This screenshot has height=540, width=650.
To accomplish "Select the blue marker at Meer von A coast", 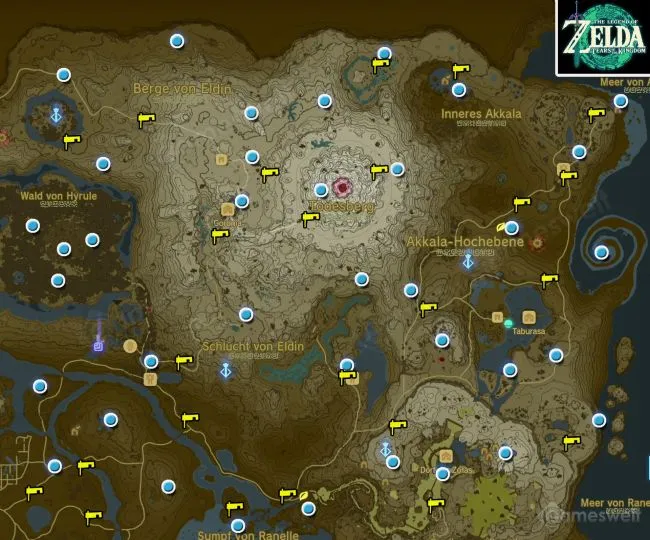I will pyautogui.click(x=621, y=100).
